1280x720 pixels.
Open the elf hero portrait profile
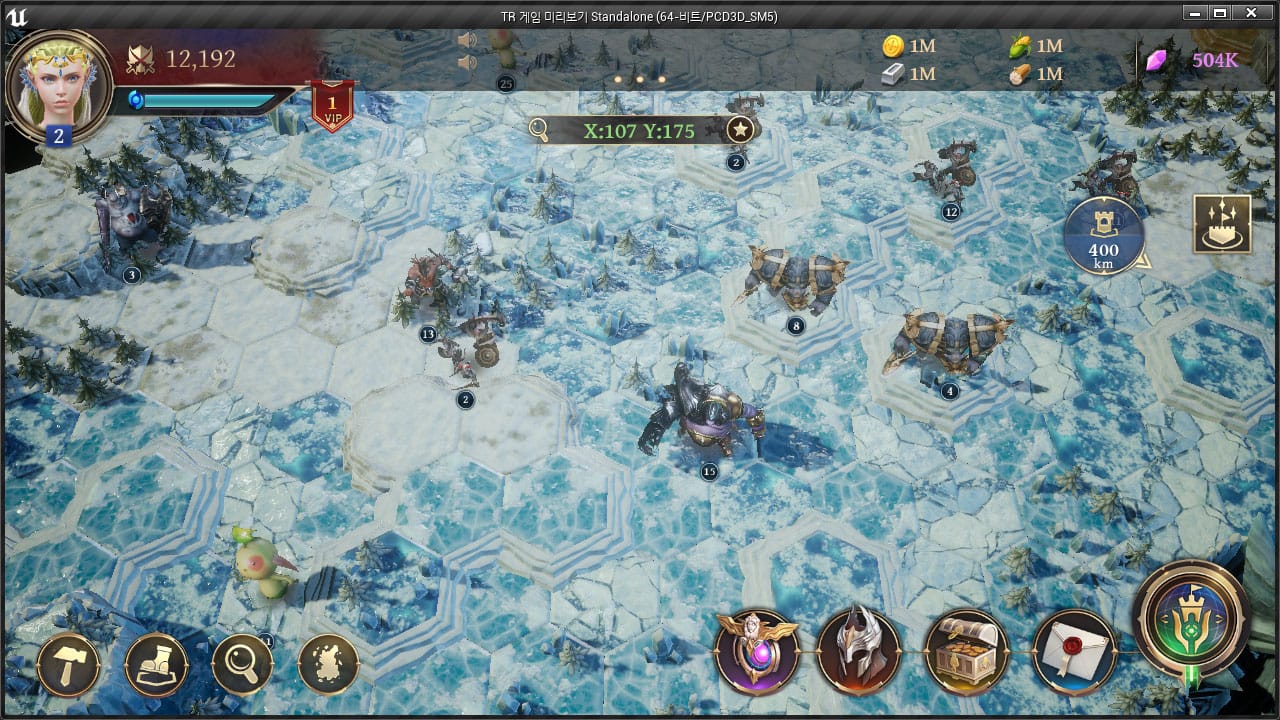(58, 84)
